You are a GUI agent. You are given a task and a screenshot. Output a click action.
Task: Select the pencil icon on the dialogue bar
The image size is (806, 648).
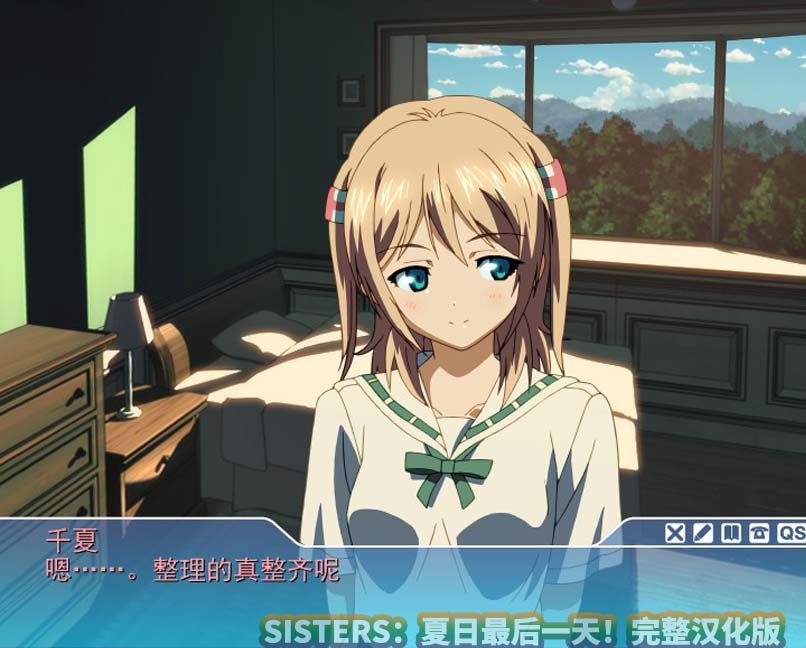(x=703, y=533)
